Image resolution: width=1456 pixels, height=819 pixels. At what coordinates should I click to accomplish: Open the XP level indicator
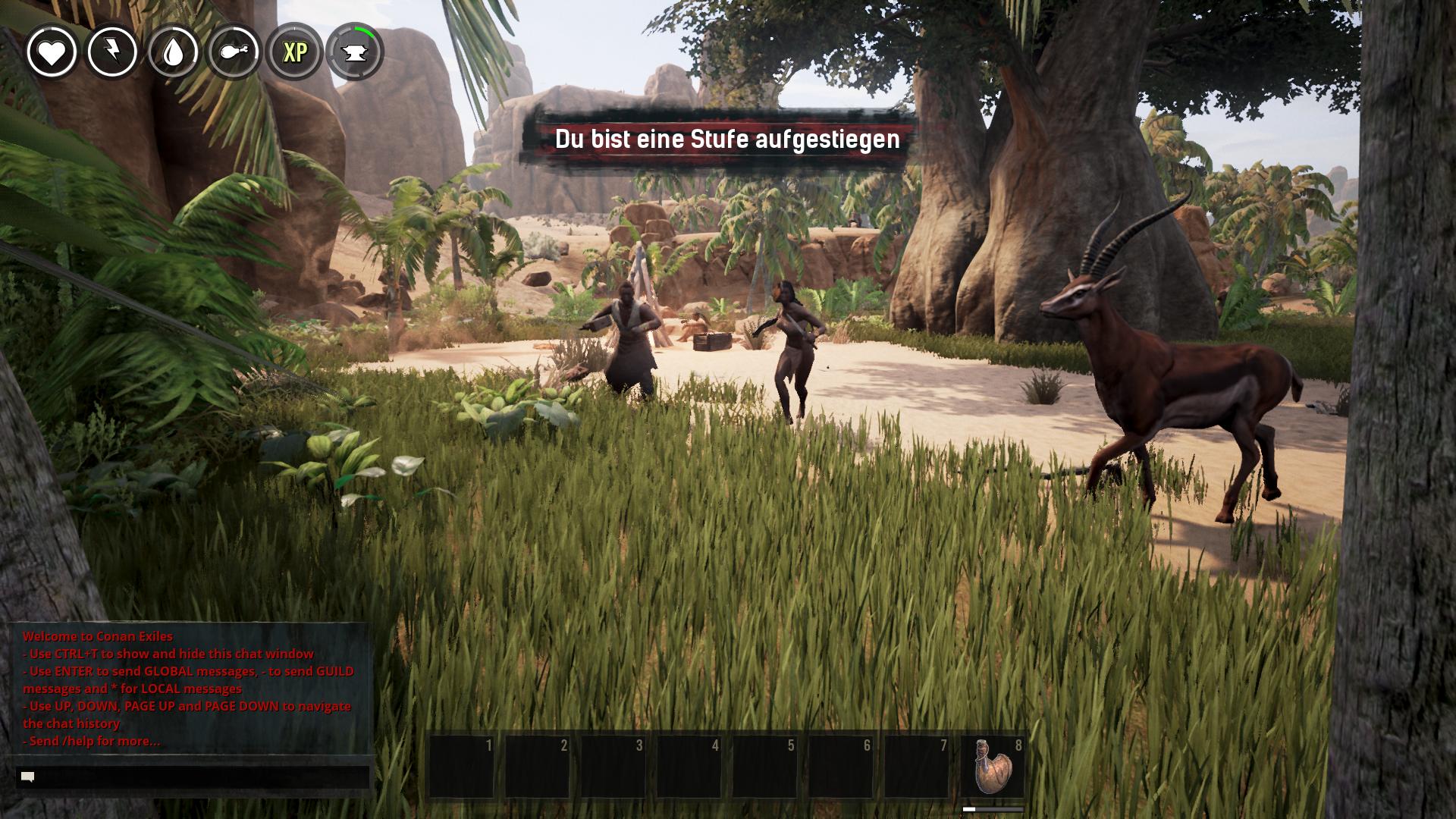pos(294,52)
